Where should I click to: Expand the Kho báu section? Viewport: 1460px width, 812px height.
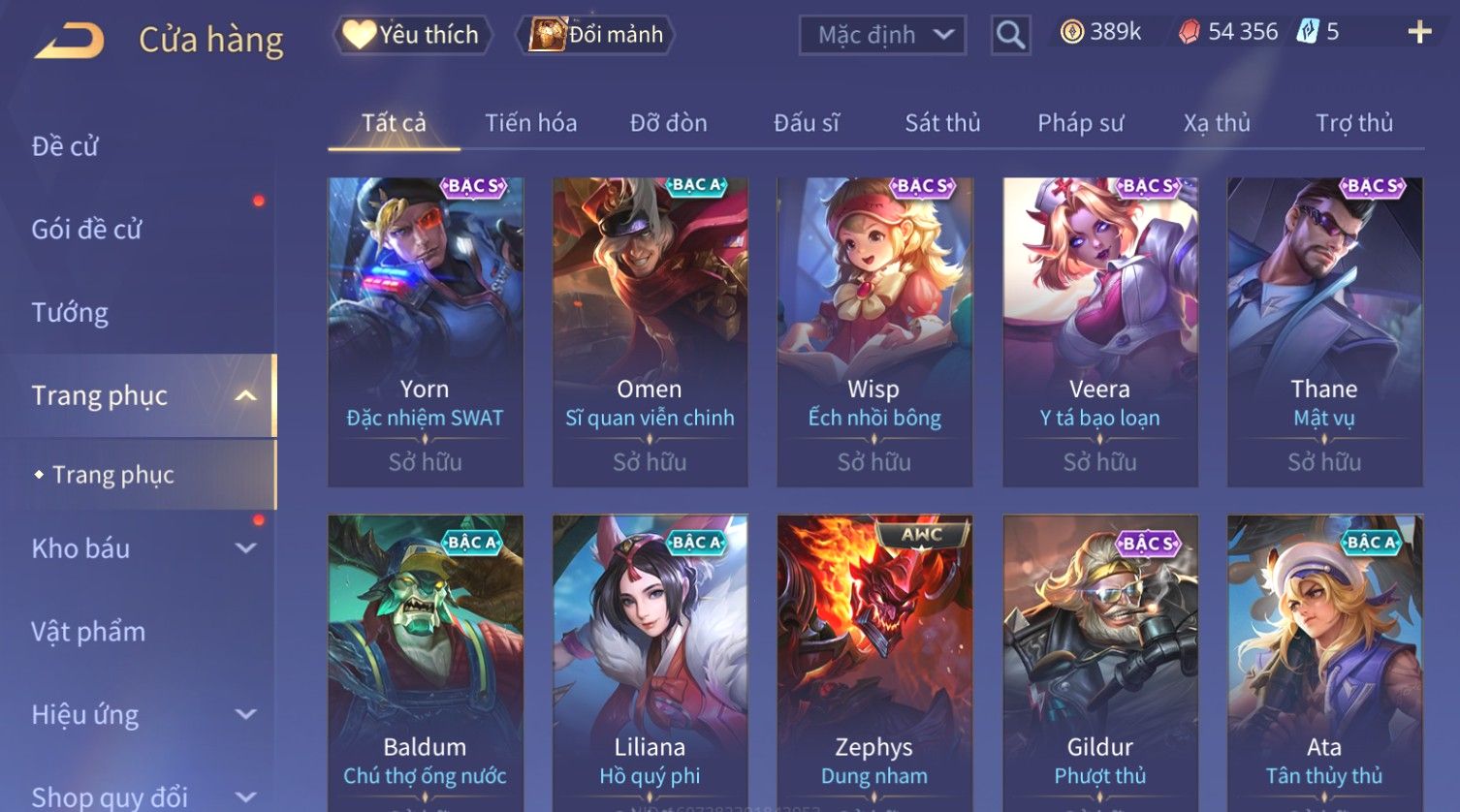tap(246, 548)
